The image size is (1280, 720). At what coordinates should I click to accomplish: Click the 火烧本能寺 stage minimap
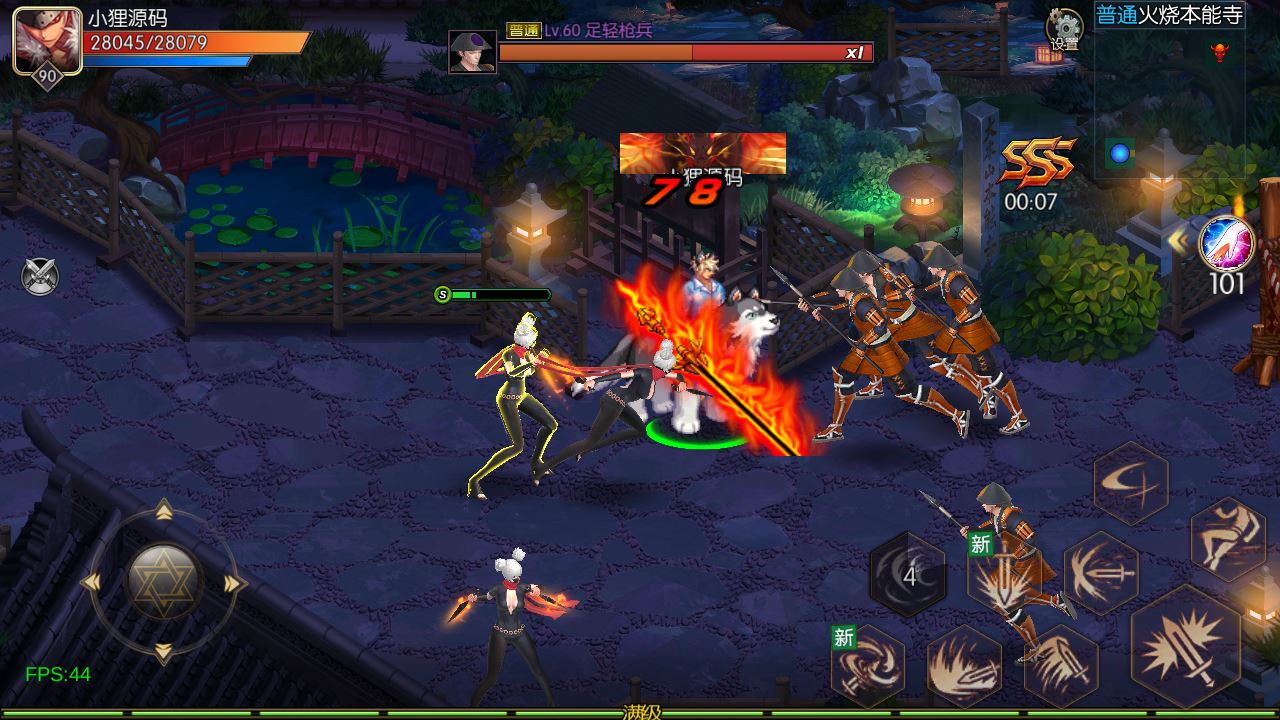[1170, 100]
